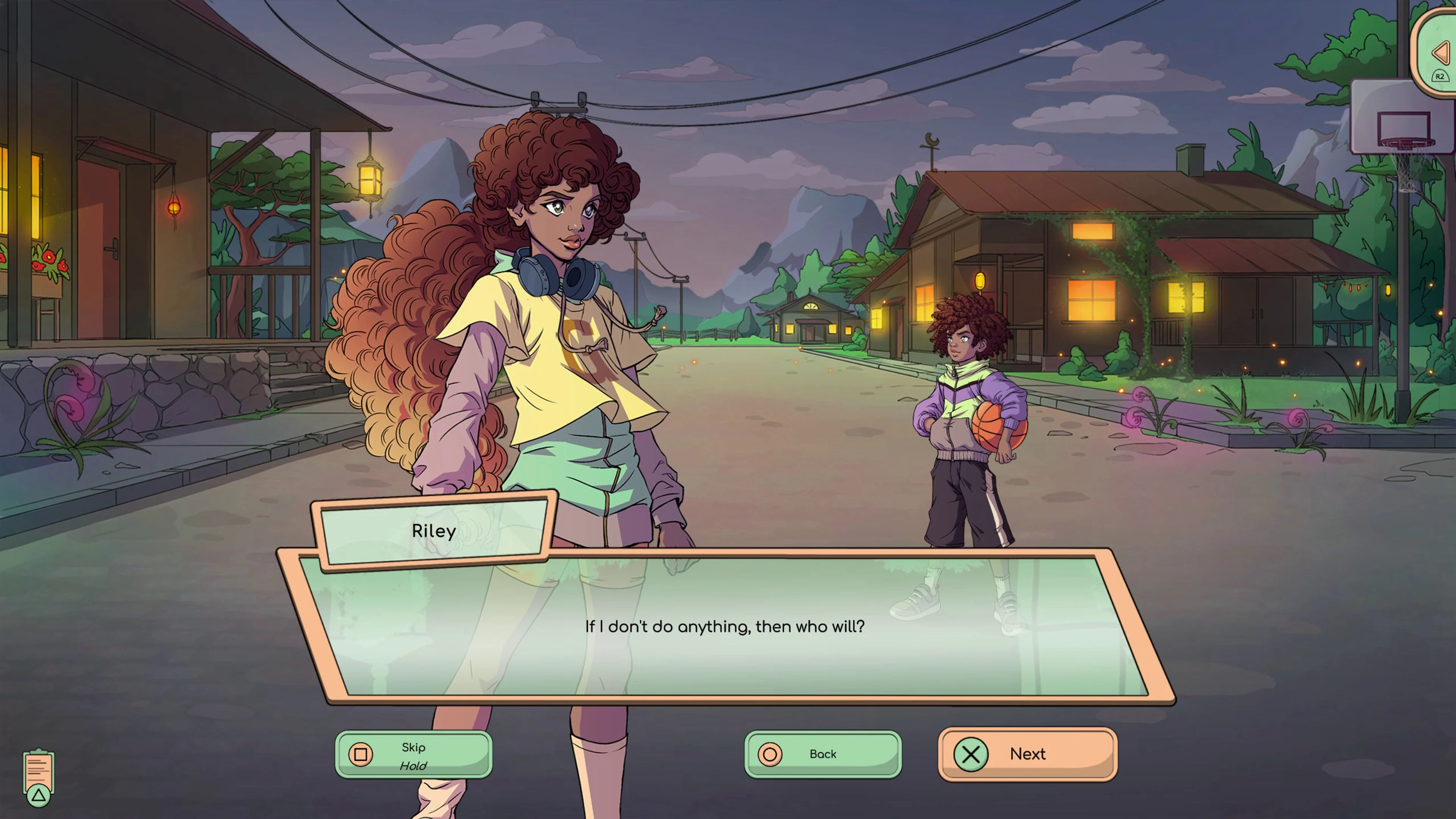Go to previous line with Back
The image size is (1456, 819).
pyautogui.click(x=822, y=754)
